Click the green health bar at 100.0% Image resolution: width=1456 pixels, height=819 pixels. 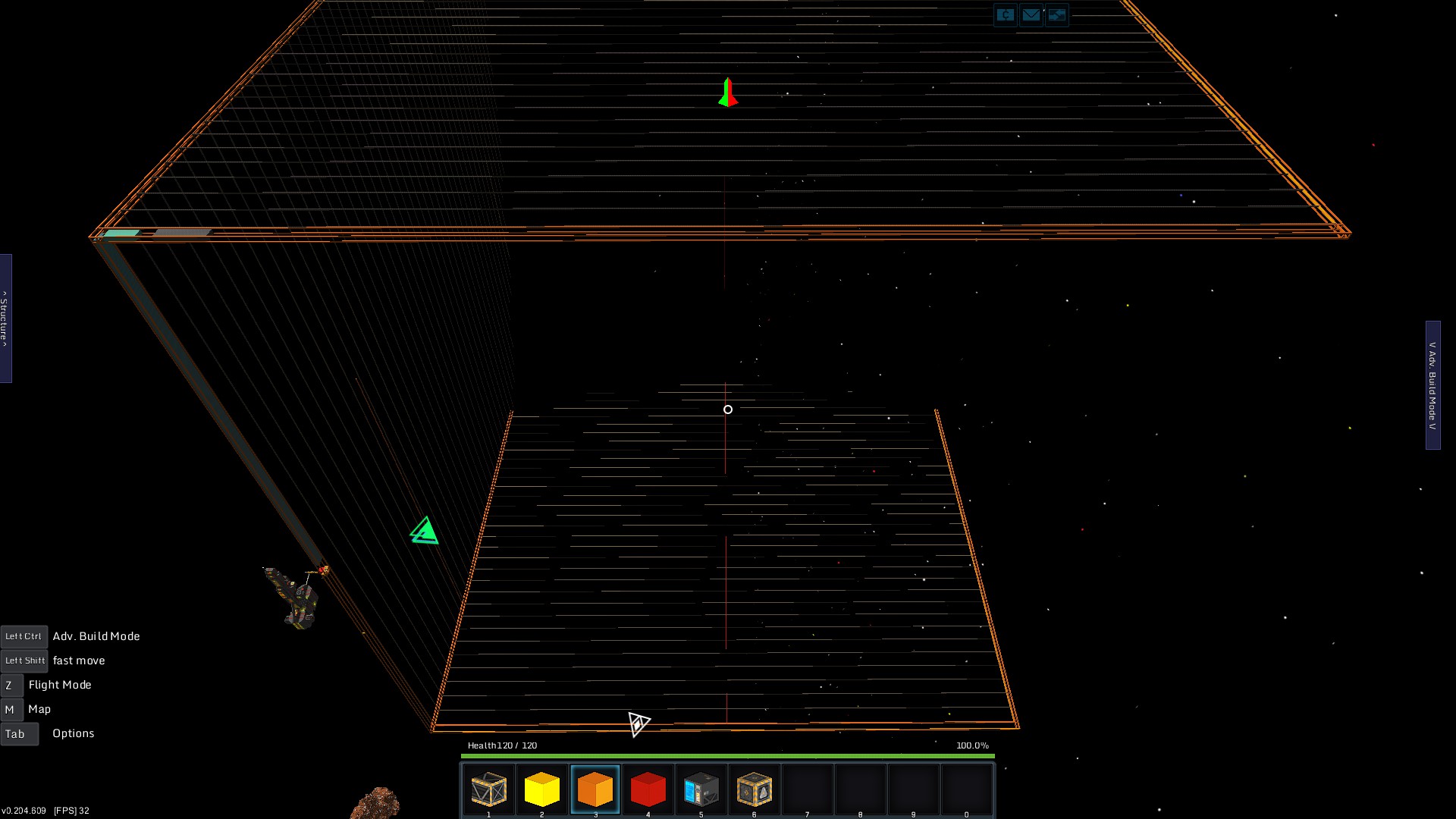726,755
